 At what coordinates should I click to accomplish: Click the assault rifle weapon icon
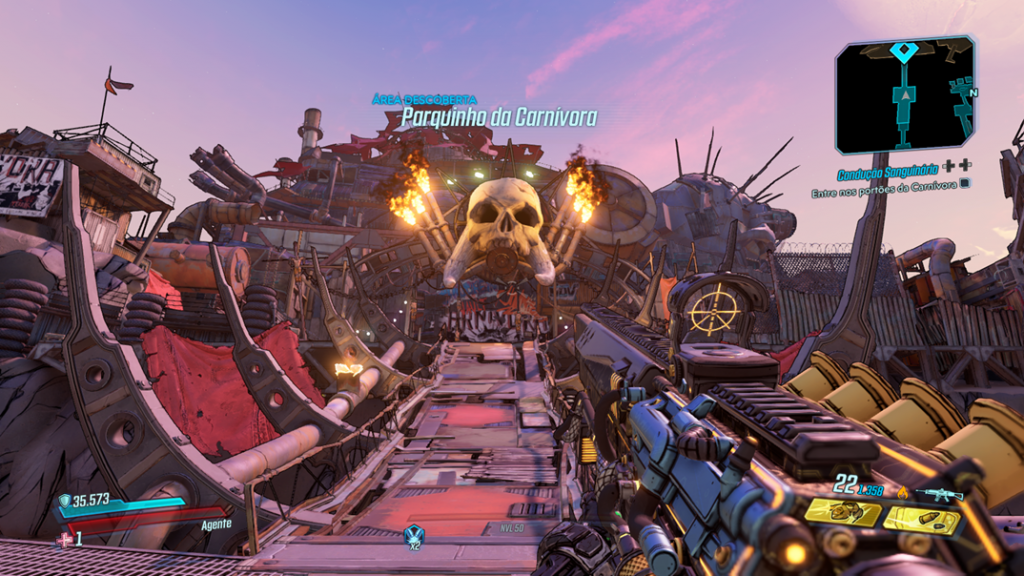coord(940,493)
